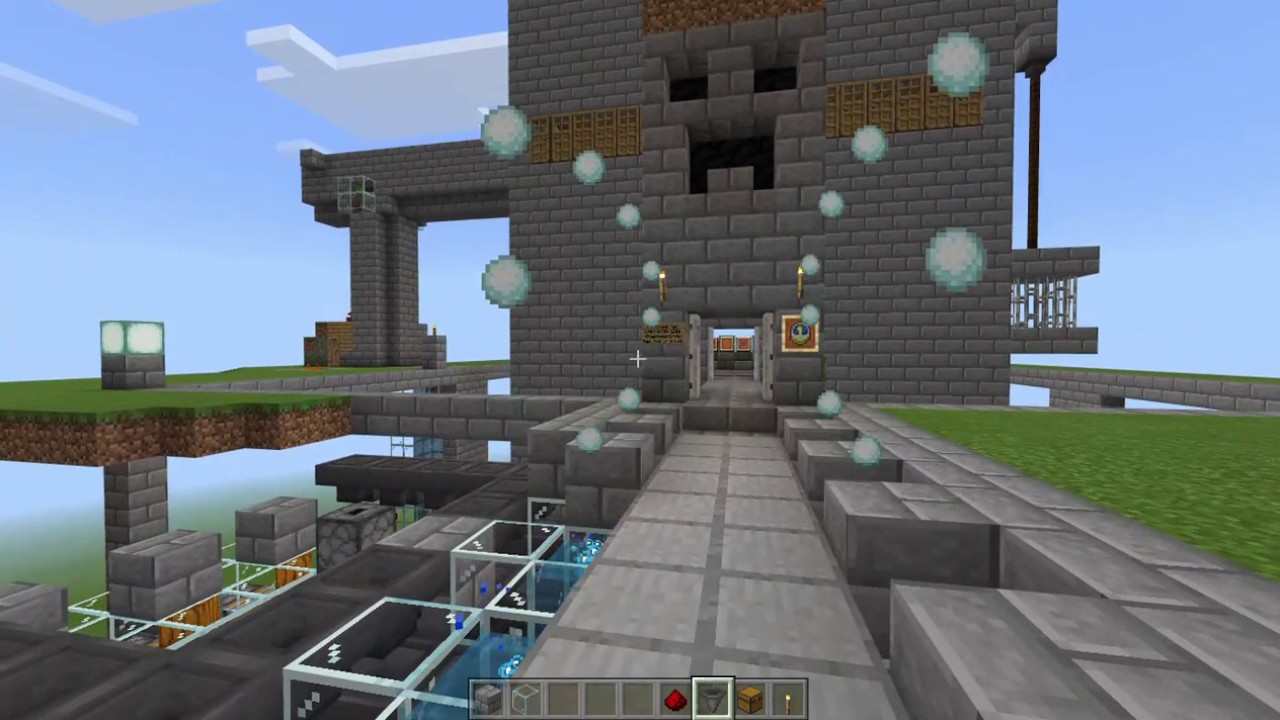Click the crosshair at screen center
The width and height of the screenshot is (1280, 720).
637,358
